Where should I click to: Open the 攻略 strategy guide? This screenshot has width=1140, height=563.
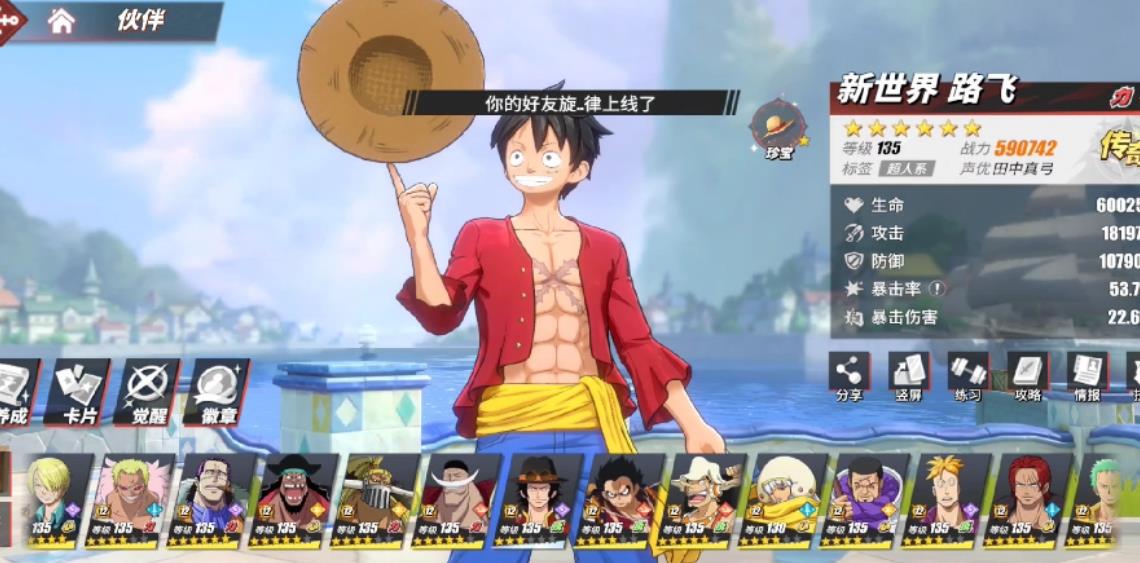(x=1027, y=378)
